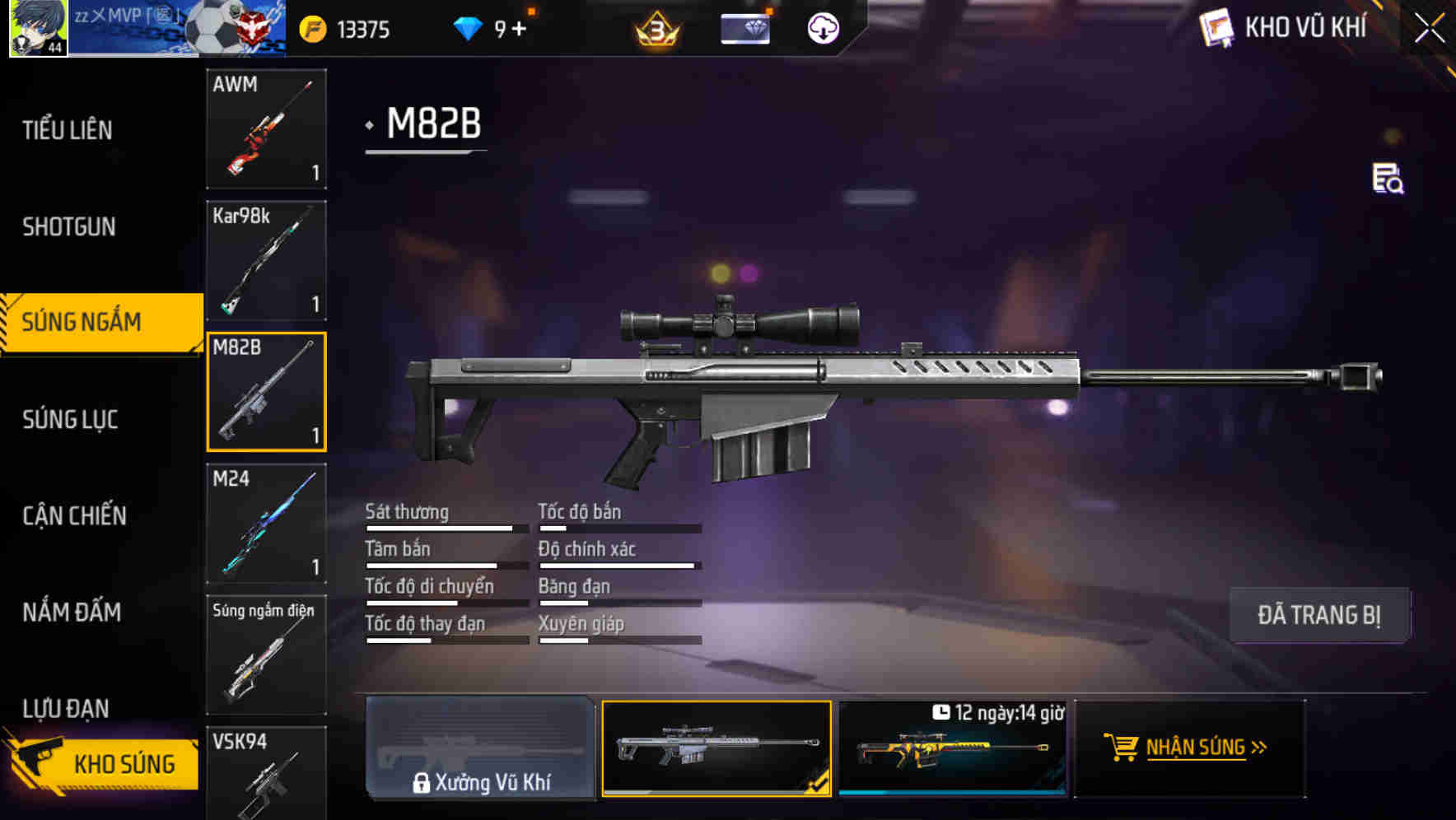
Task: Click the blue diamond currency icon
Action: 467,28
